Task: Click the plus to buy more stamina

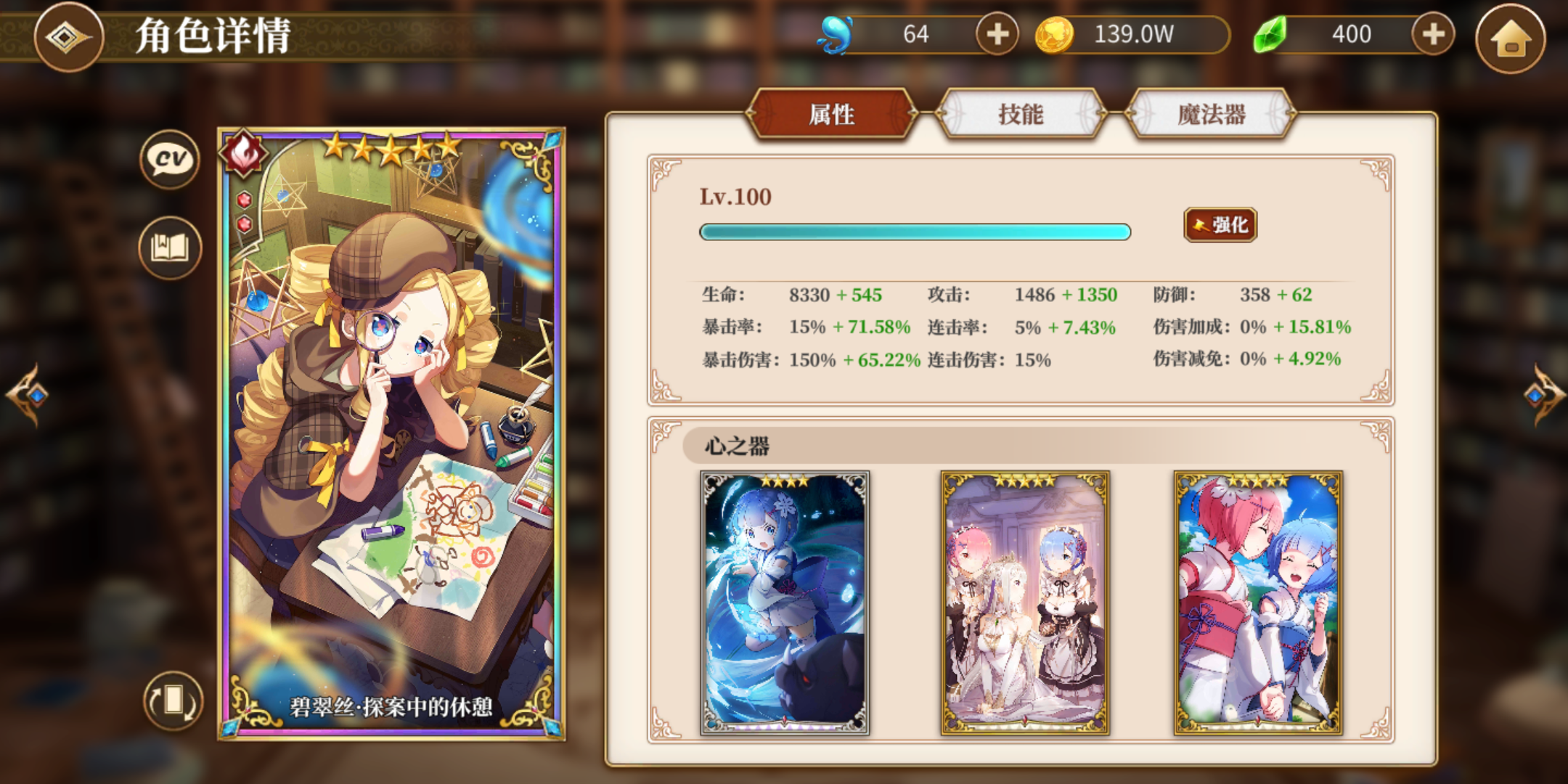Action: 999,33
